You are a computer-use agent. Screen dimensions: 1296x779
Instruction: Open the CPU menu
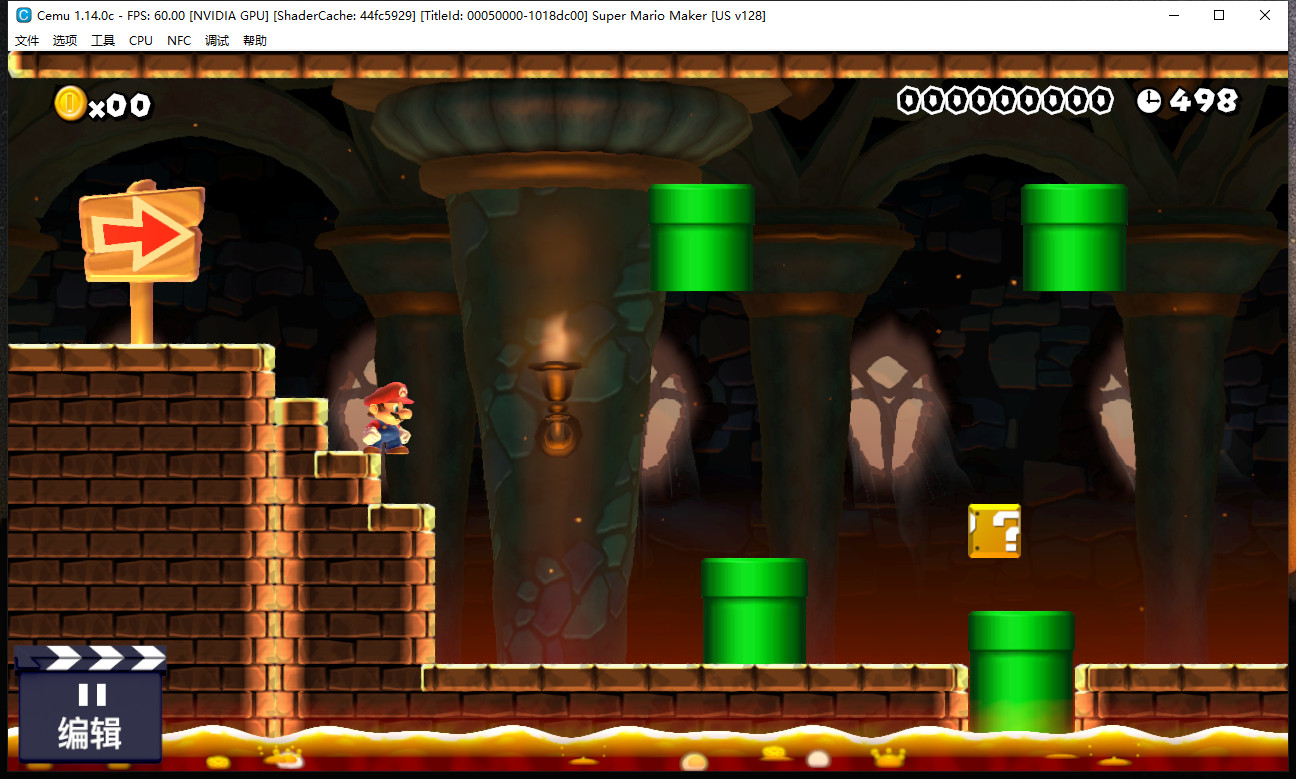(x=141, y=41)
